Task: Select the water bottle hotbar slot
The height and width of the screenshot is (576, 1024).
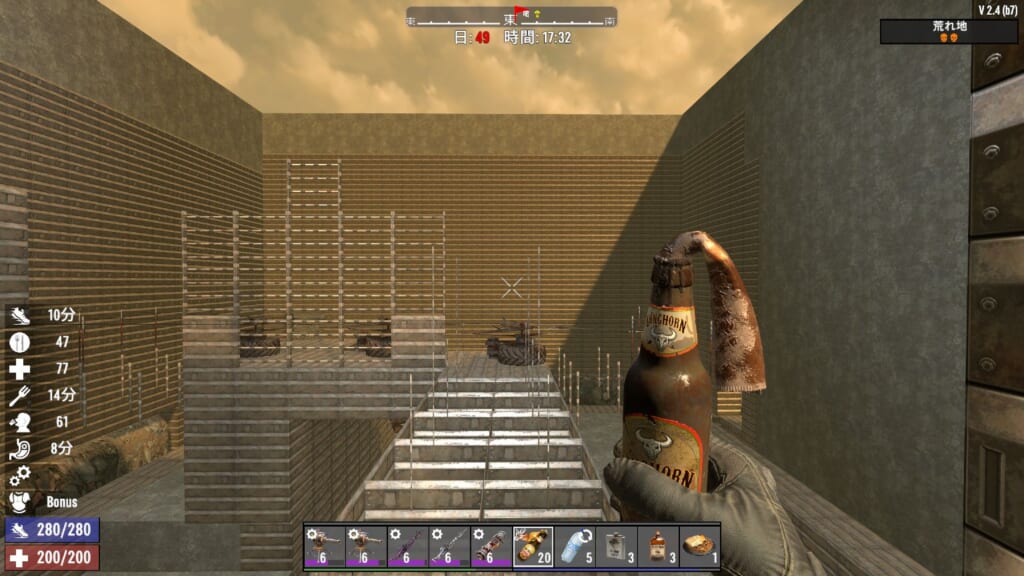Action: 574,547
